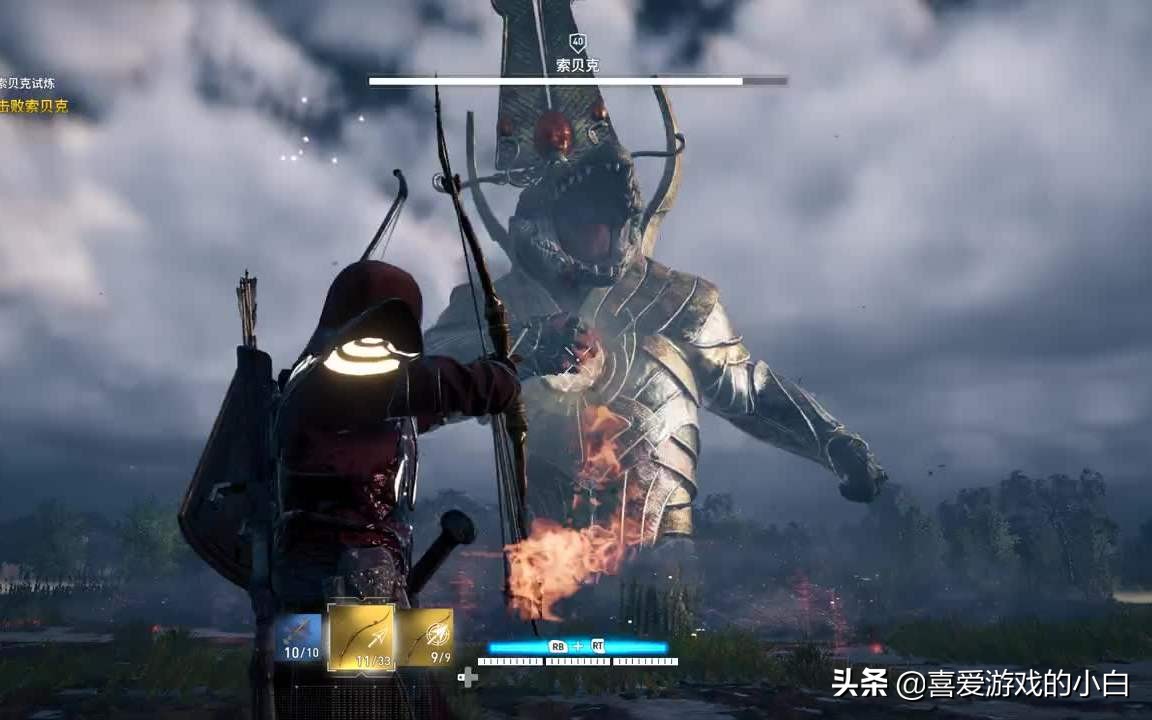
Task: Click the level 40 boss marker above 索贝克
Action: (577, 42)
